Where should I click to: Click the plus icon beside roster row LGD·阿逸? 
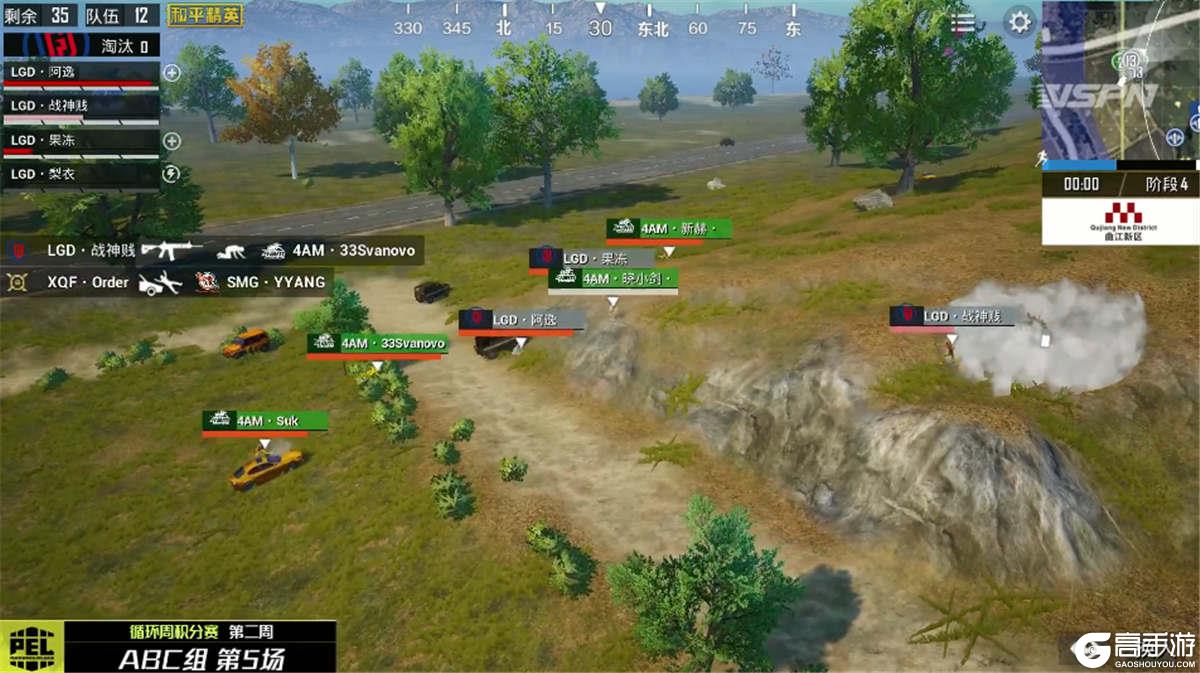click(172, 72)
